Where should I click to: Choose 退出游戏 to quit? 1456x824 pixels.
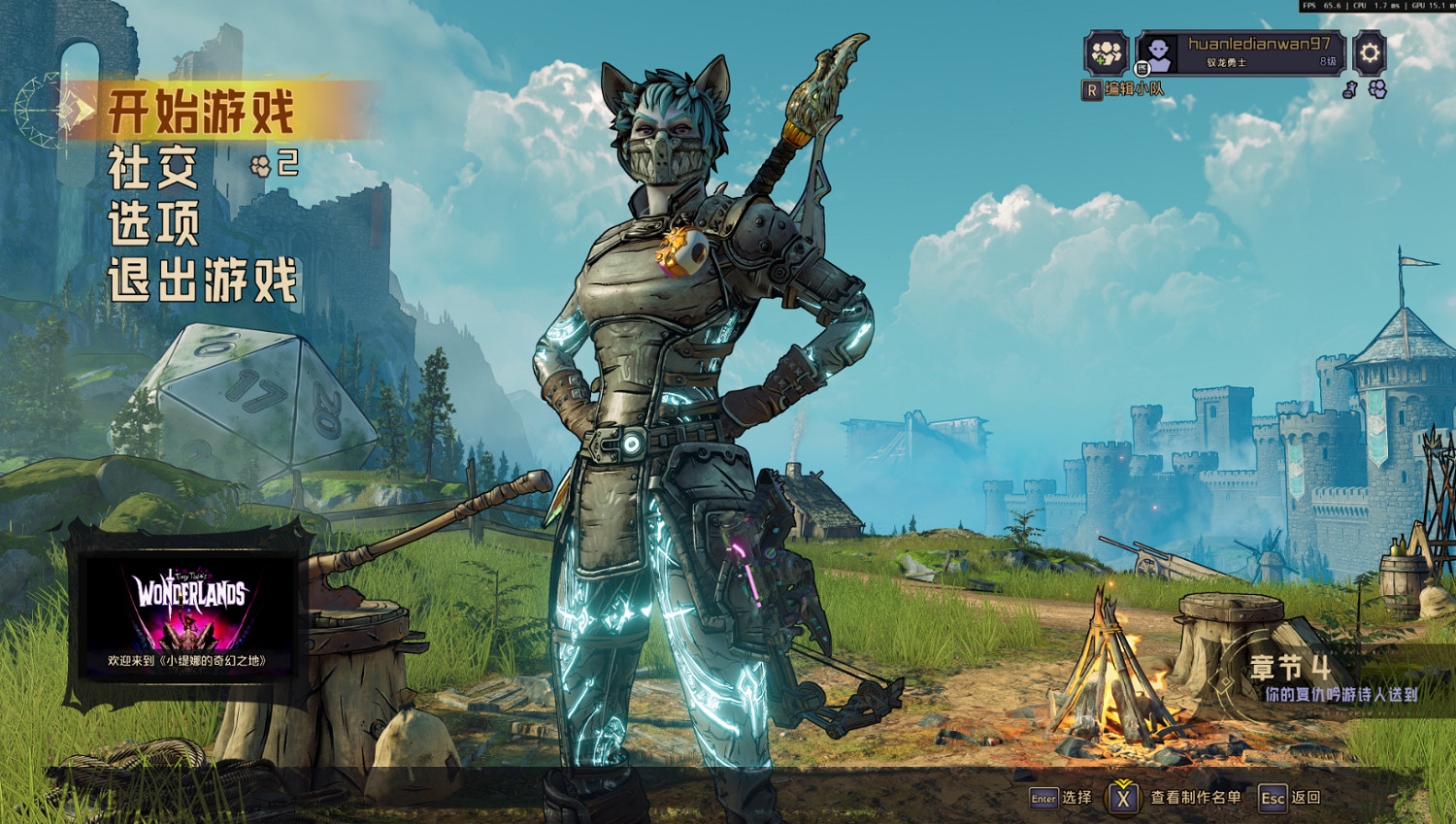(202, 280)
